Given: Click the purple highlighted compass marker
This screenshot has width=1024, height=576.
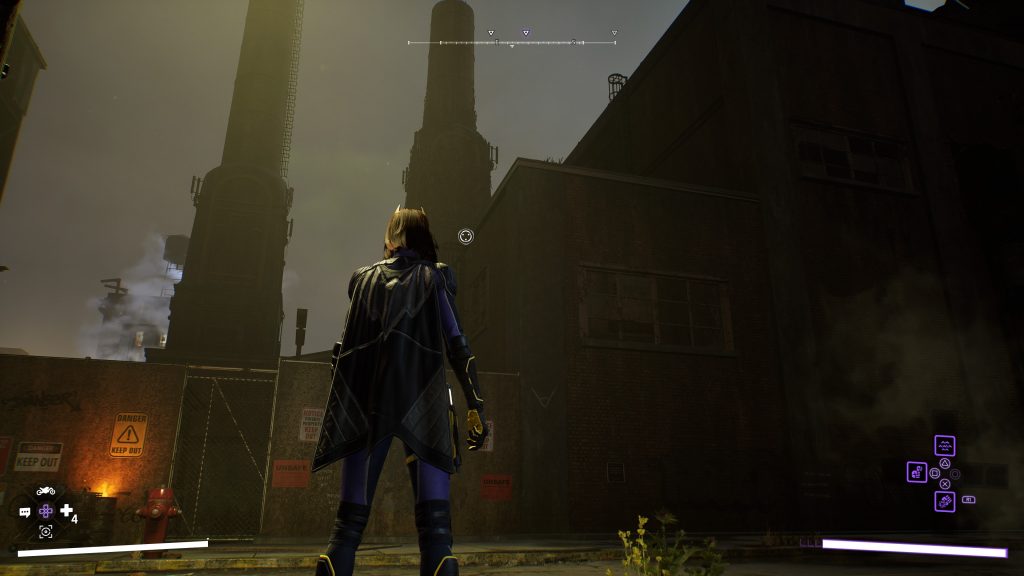Looking at the screenshot, I should pos(526,33).
